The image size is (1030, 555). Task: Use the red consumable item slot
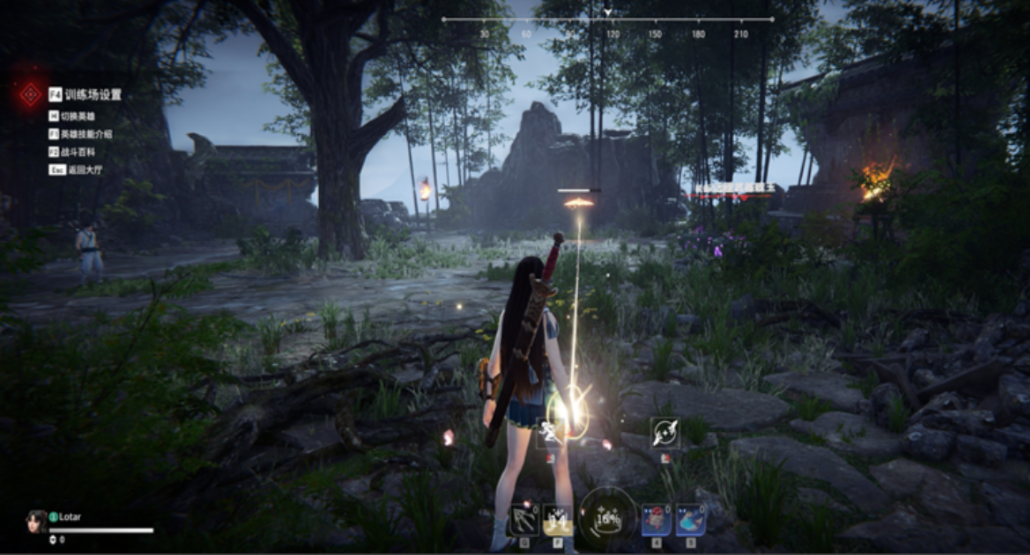pos(656,519)
